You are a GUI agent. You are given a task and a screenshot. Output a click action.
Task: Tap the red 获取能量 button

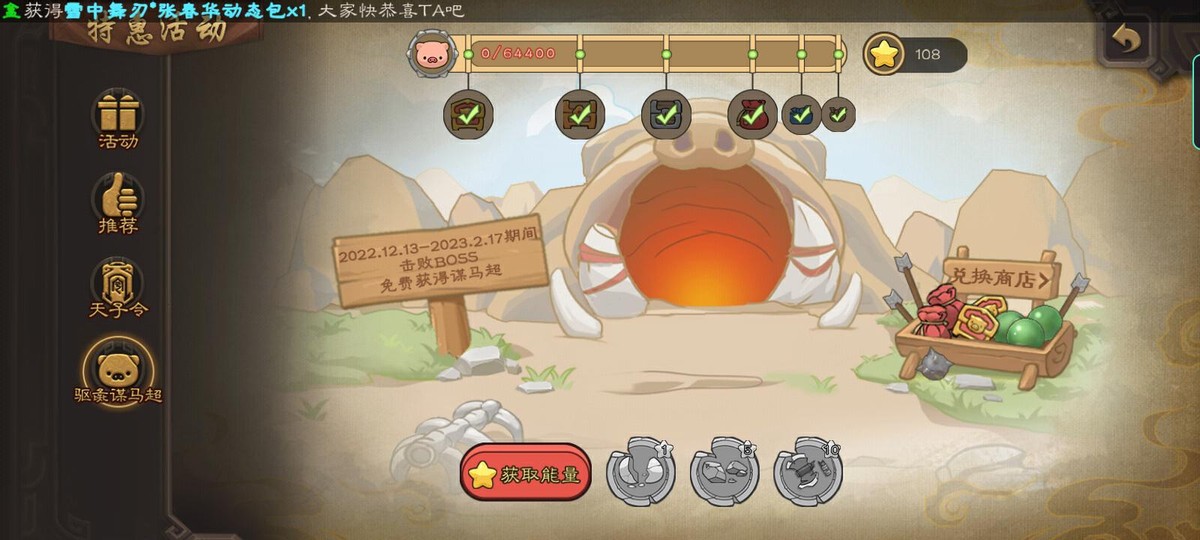coord(526,473)
